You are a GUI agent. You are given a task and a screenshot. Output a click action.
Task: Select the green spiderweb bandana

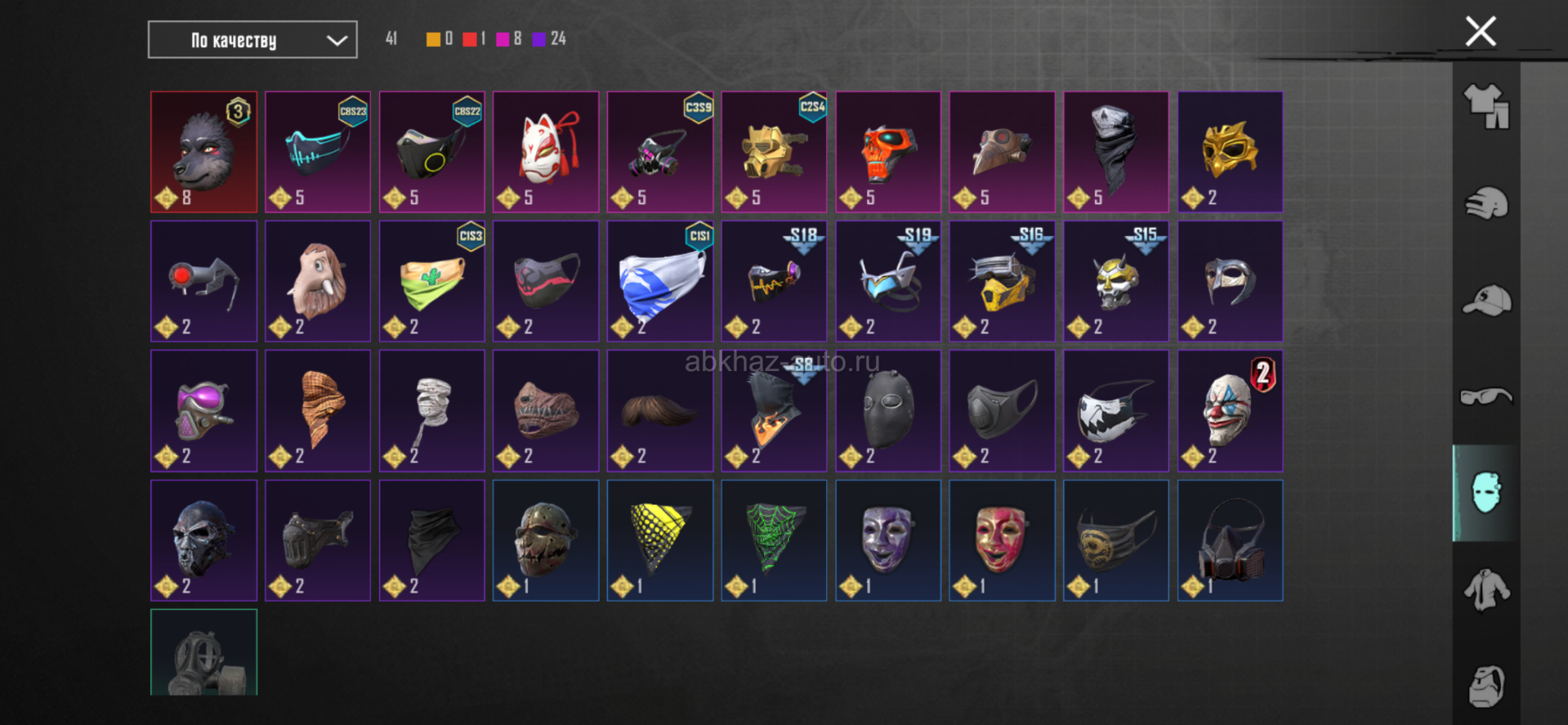(774, 540)
